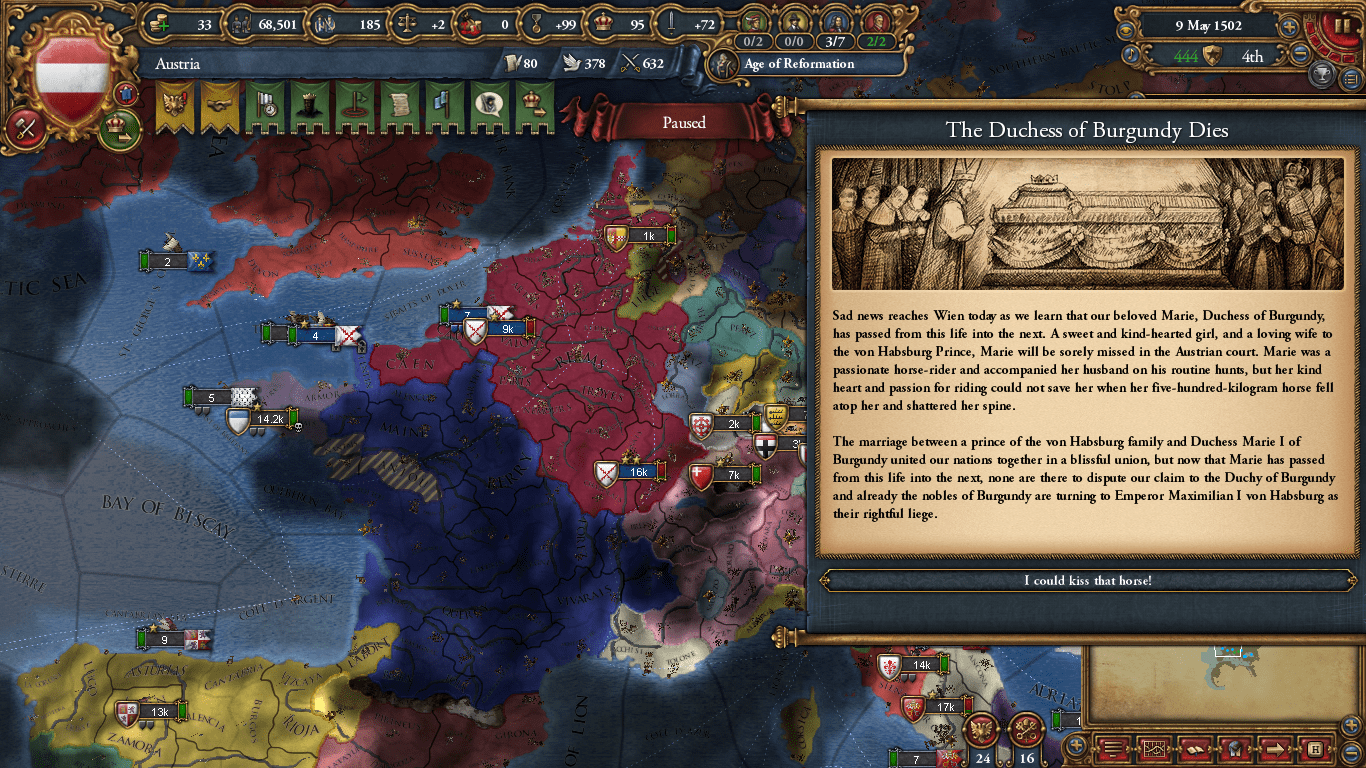Image resolution: width=1366 pixels, height=768 pixels.
Task: Open the charts icon beside the ledger
Action: [1155, 749]
